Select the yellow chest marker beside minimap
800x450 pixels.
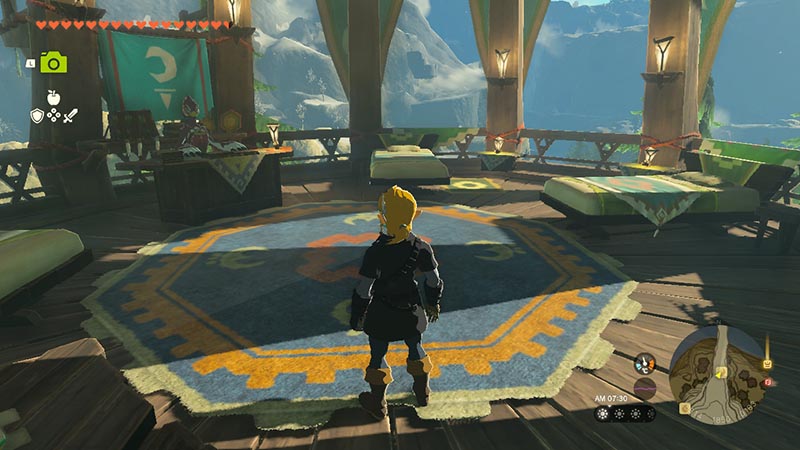tap(767, 365)
